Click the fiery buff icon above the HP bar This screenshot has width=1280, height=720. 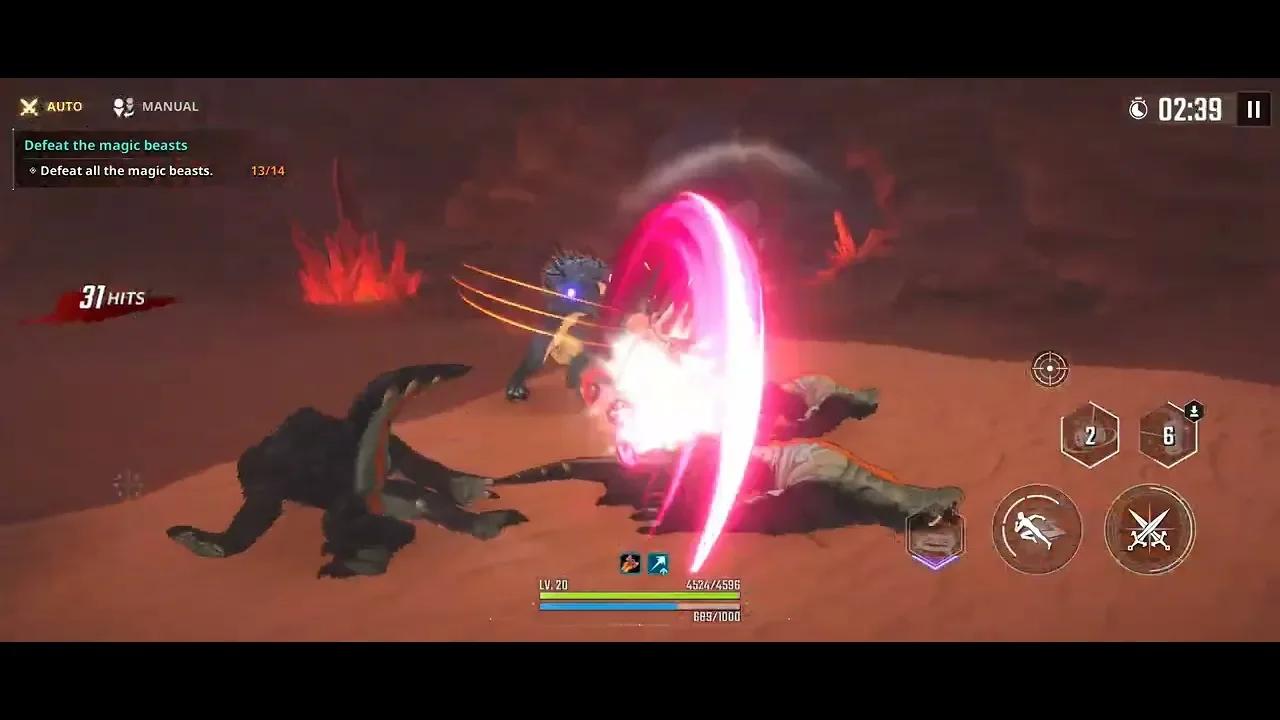[x=629, y=563]
